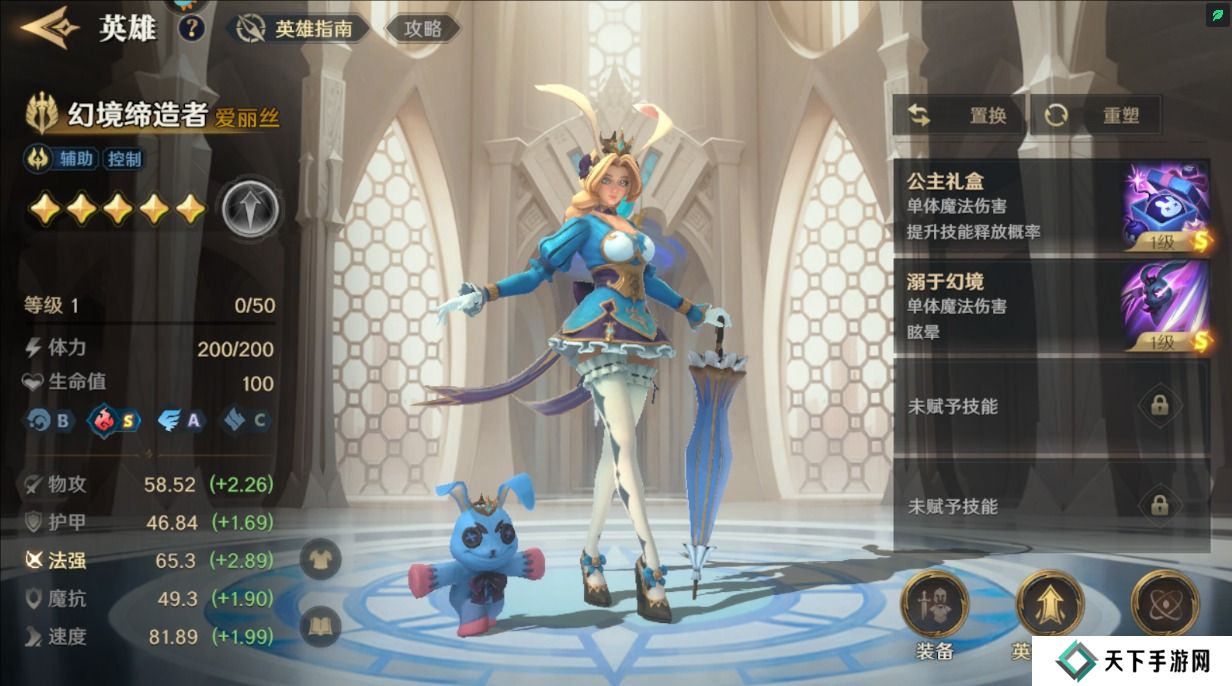Go back using the arrow button

(49, 28)
